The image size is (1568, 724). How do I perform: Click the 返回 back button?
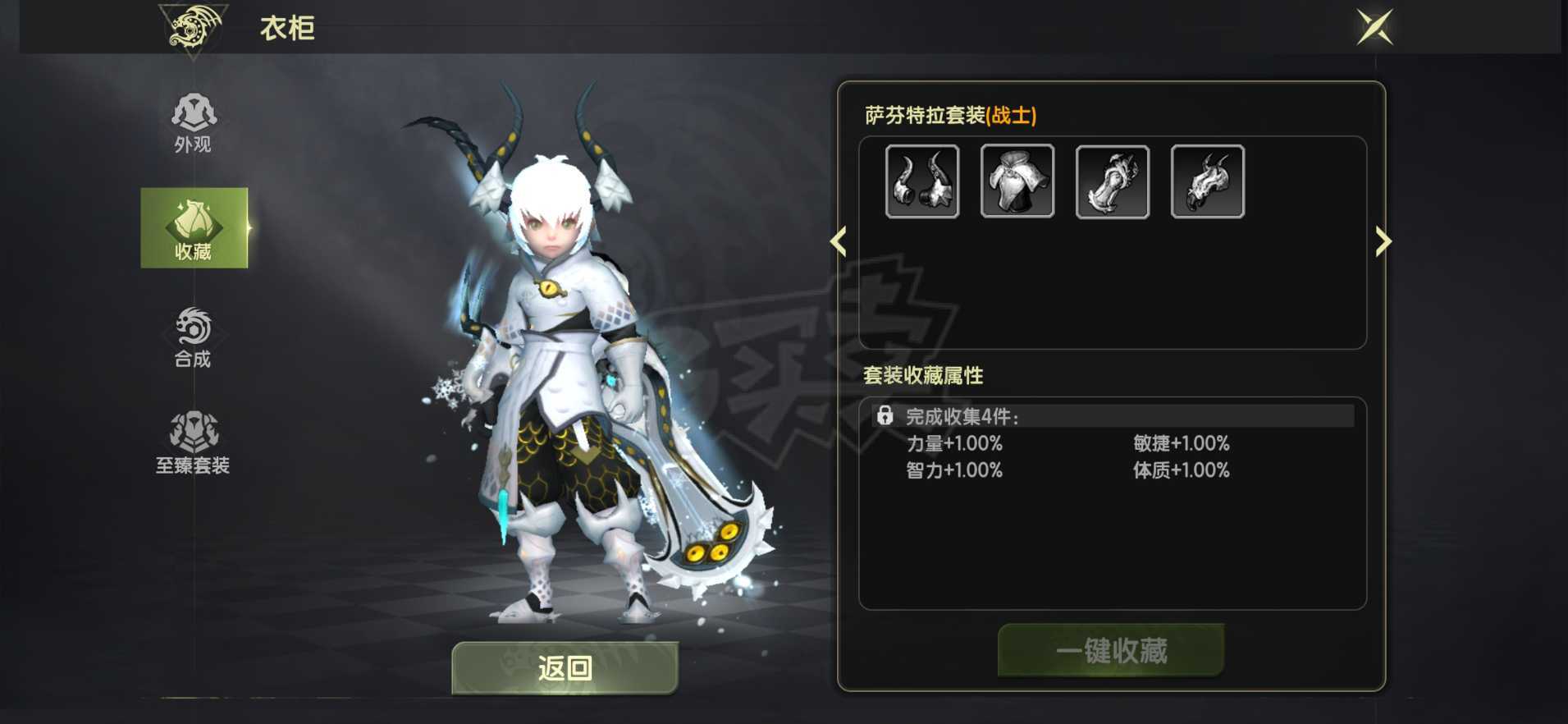(x=565, y=667)
